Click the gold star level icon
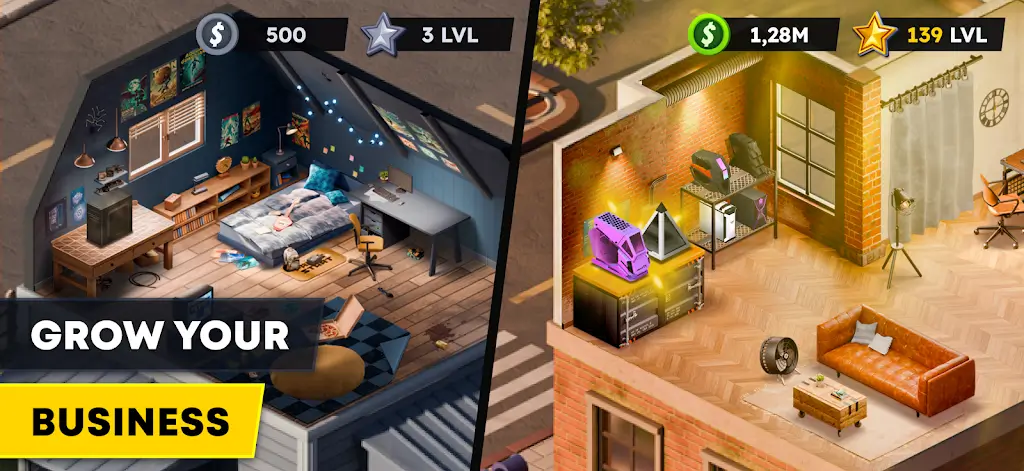The width and height of the screenshot is (1024, 471). [x=871, y=35]
